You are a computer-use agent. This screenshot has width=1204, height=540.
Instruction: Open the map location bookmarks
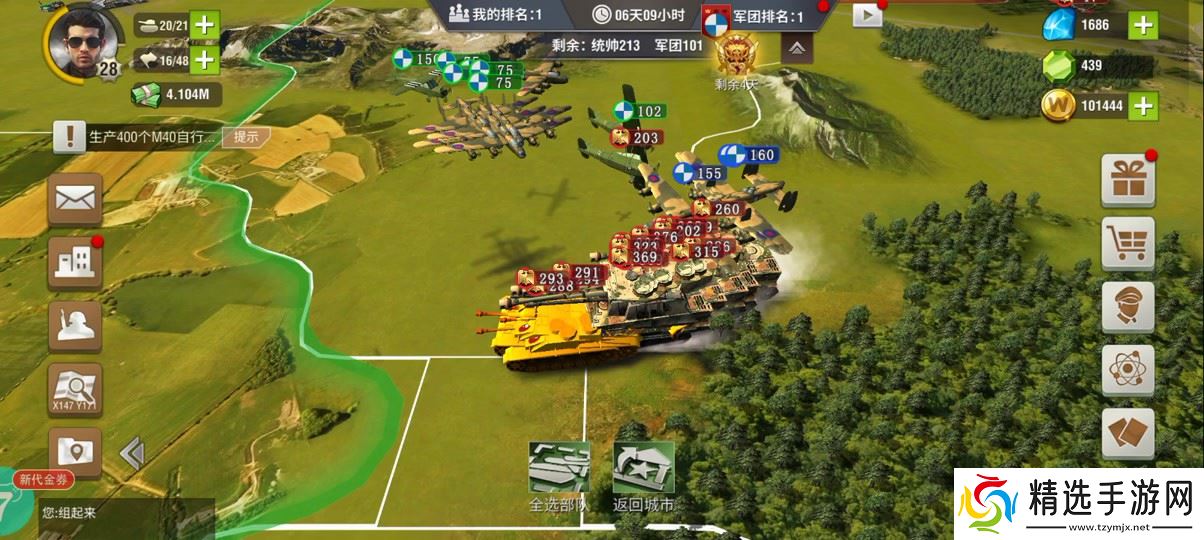75,451
